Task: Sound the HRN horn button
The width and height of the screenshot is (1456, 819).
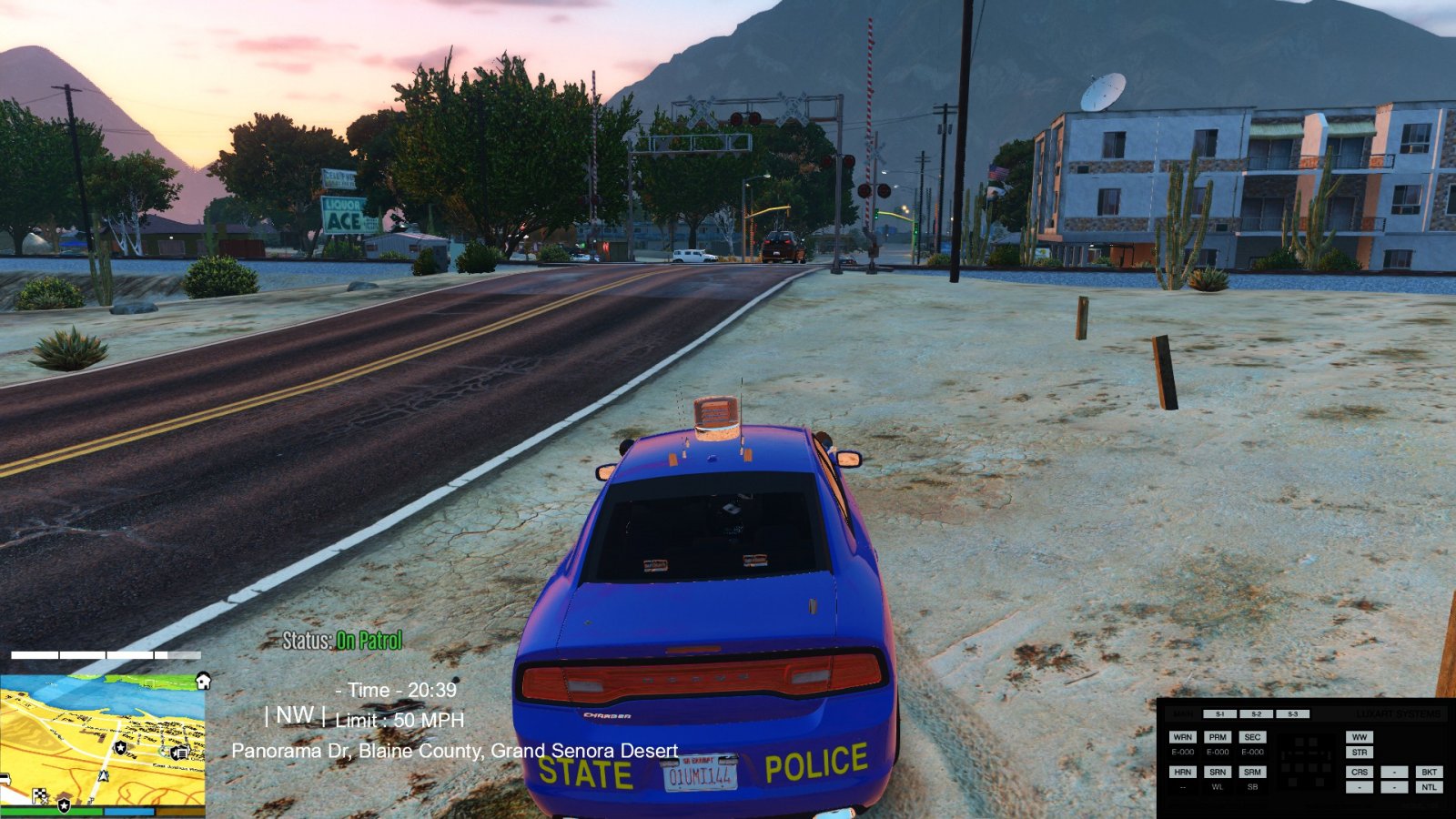Action: pyautogui.click(x=1182, y=772)
